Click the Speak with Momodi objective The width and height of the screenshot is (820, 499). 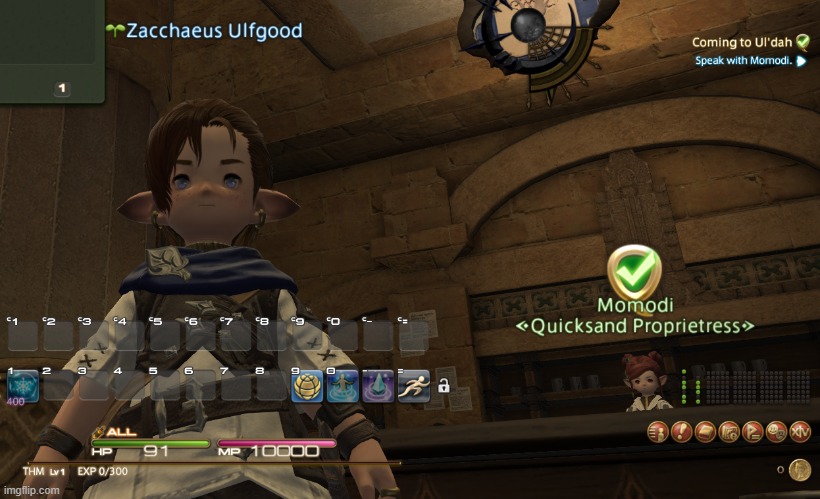744,61
